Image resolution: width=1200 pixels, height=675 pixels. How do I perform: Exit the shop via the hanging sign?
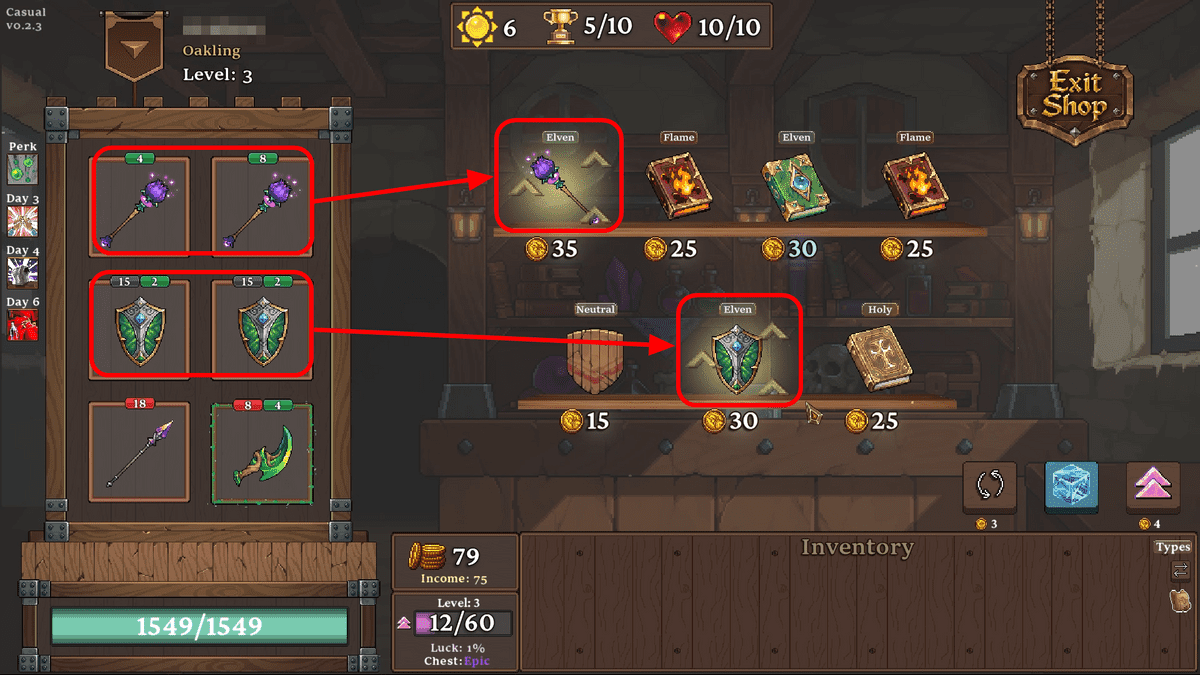pyautogui.click(x=1075, y=95)
